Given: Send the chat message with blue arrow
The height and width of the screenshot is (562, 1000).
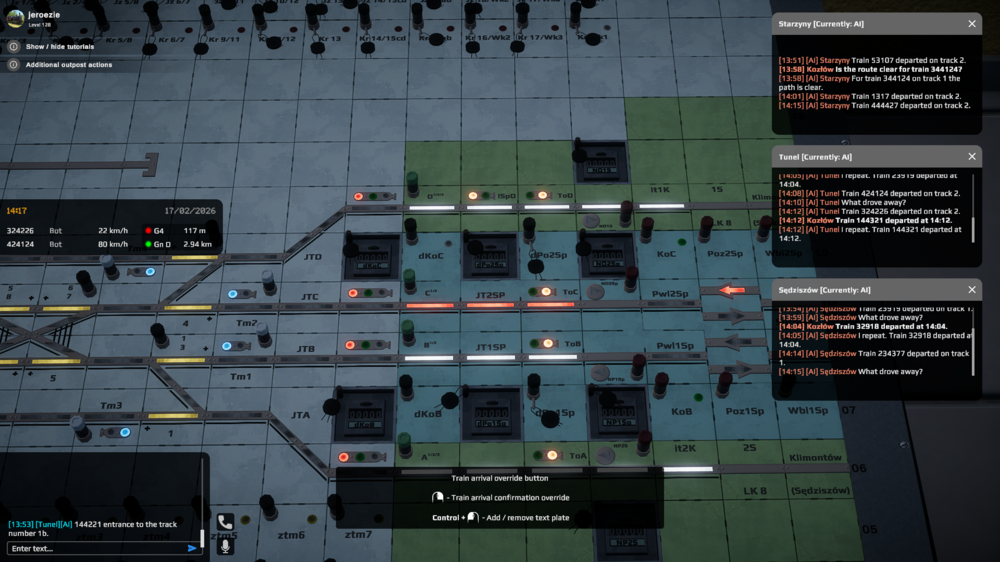Looking at the screenshot, I should pyautogui.click(x=192, y=548).
